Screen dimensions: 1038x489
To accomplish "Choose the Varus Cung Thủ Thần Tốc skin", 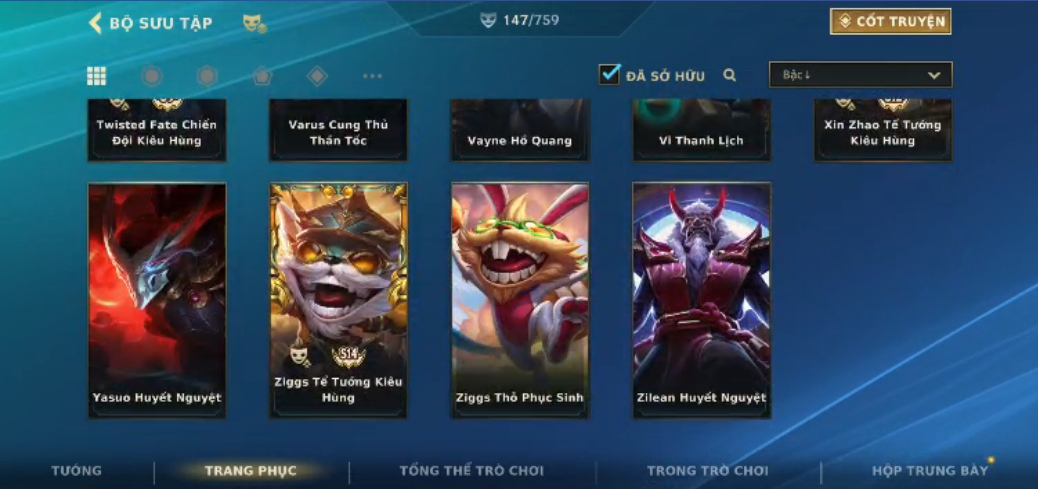I will coord(339,131).
